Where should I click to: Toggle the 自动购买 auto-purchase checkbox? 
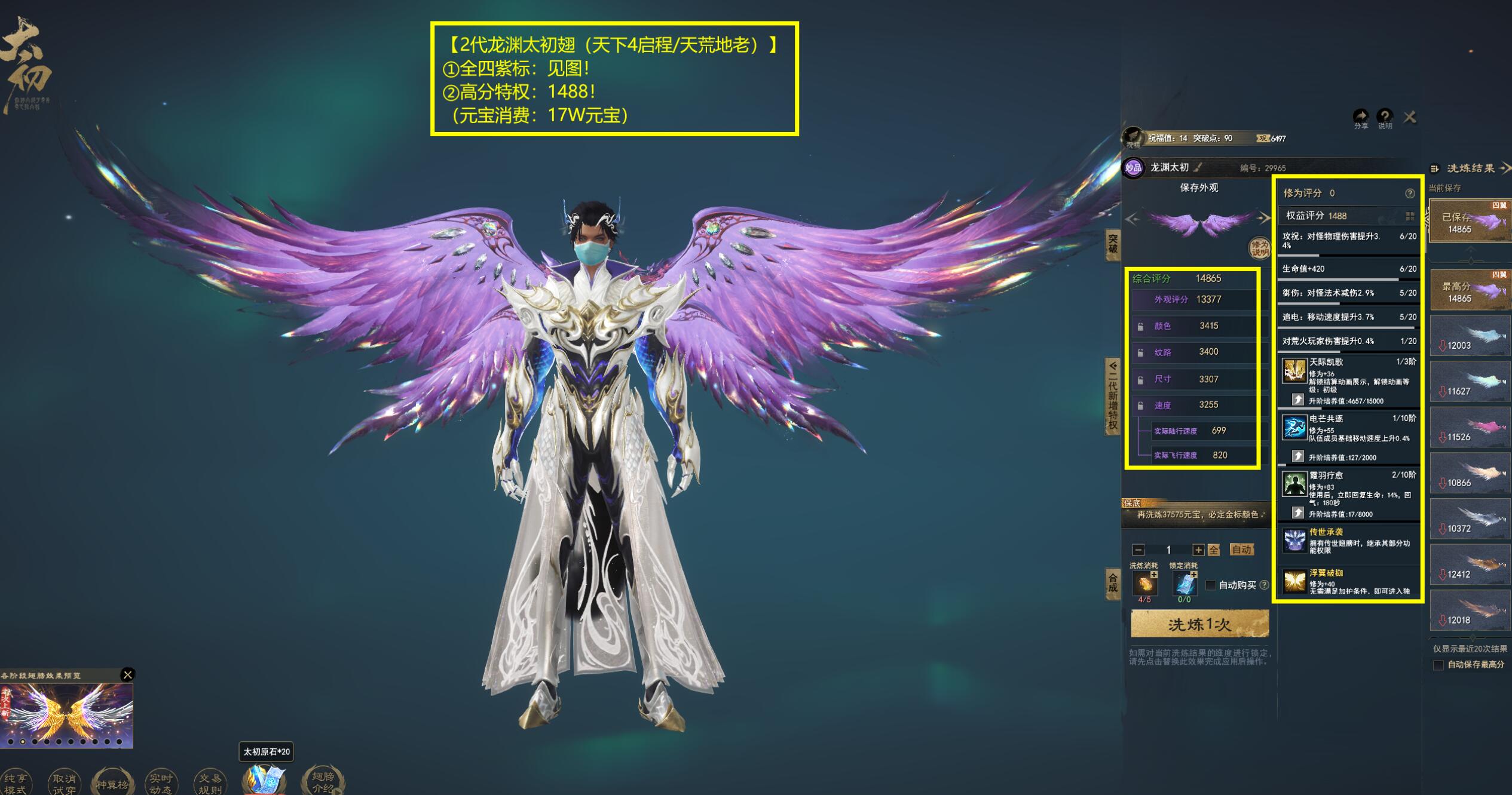[x=1211, y=585]
